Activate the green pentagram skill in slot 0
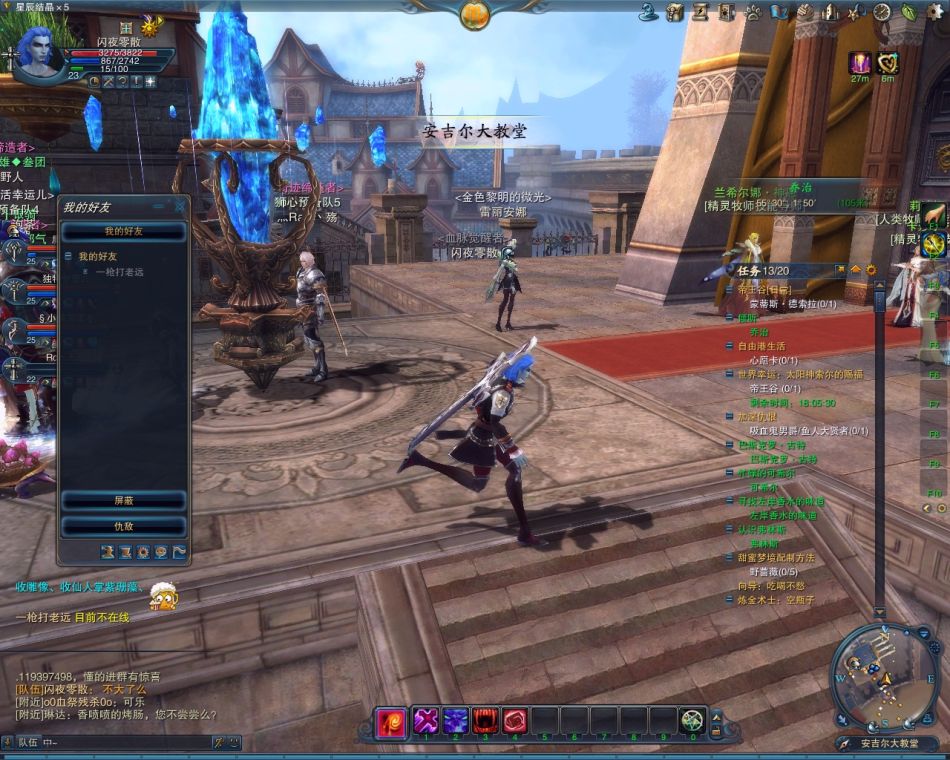This screenshot has width=950, height=760. coord(692,720)
